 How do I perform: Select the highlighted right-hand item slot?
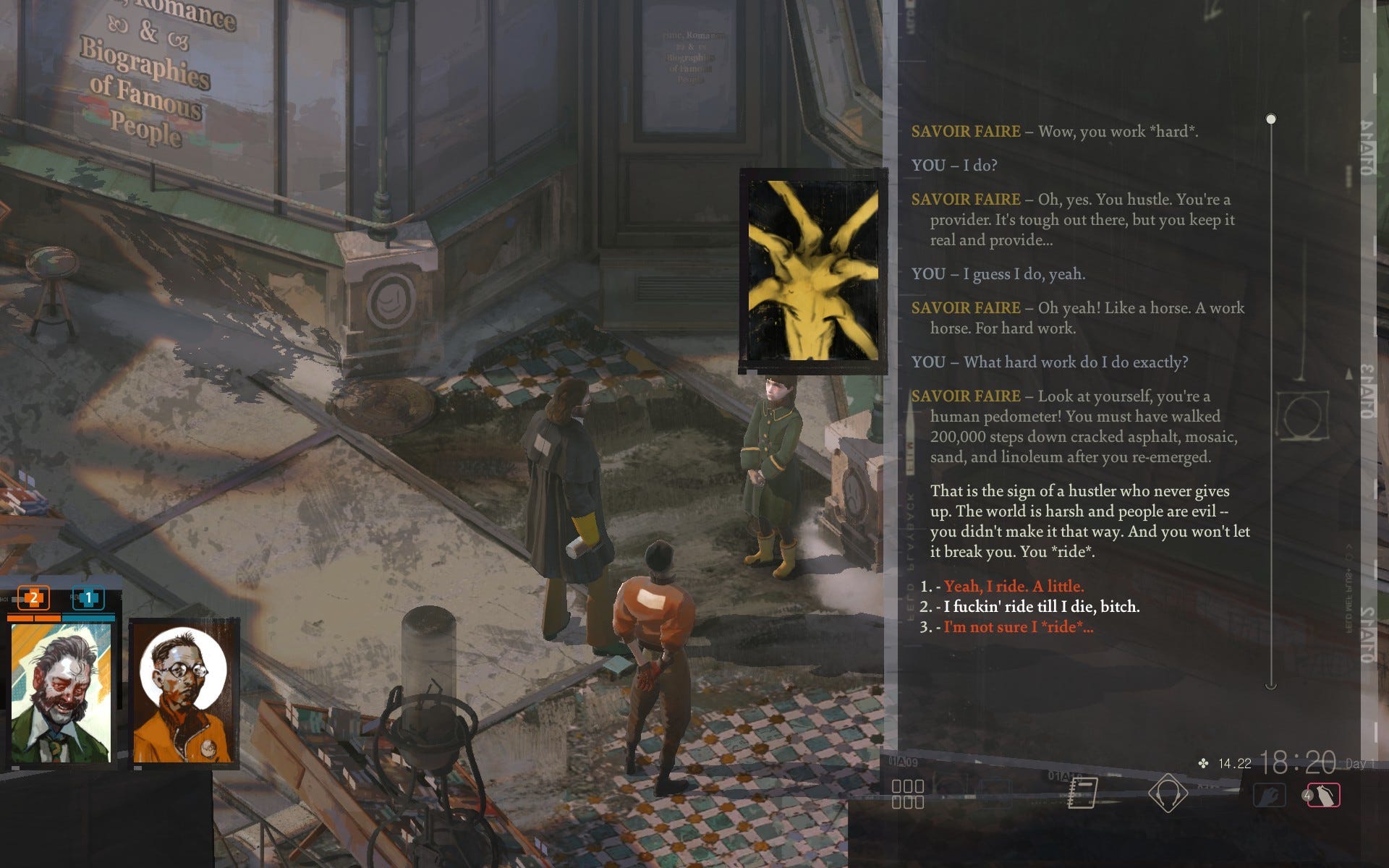pyautogui.click(x=1323, y=795)
